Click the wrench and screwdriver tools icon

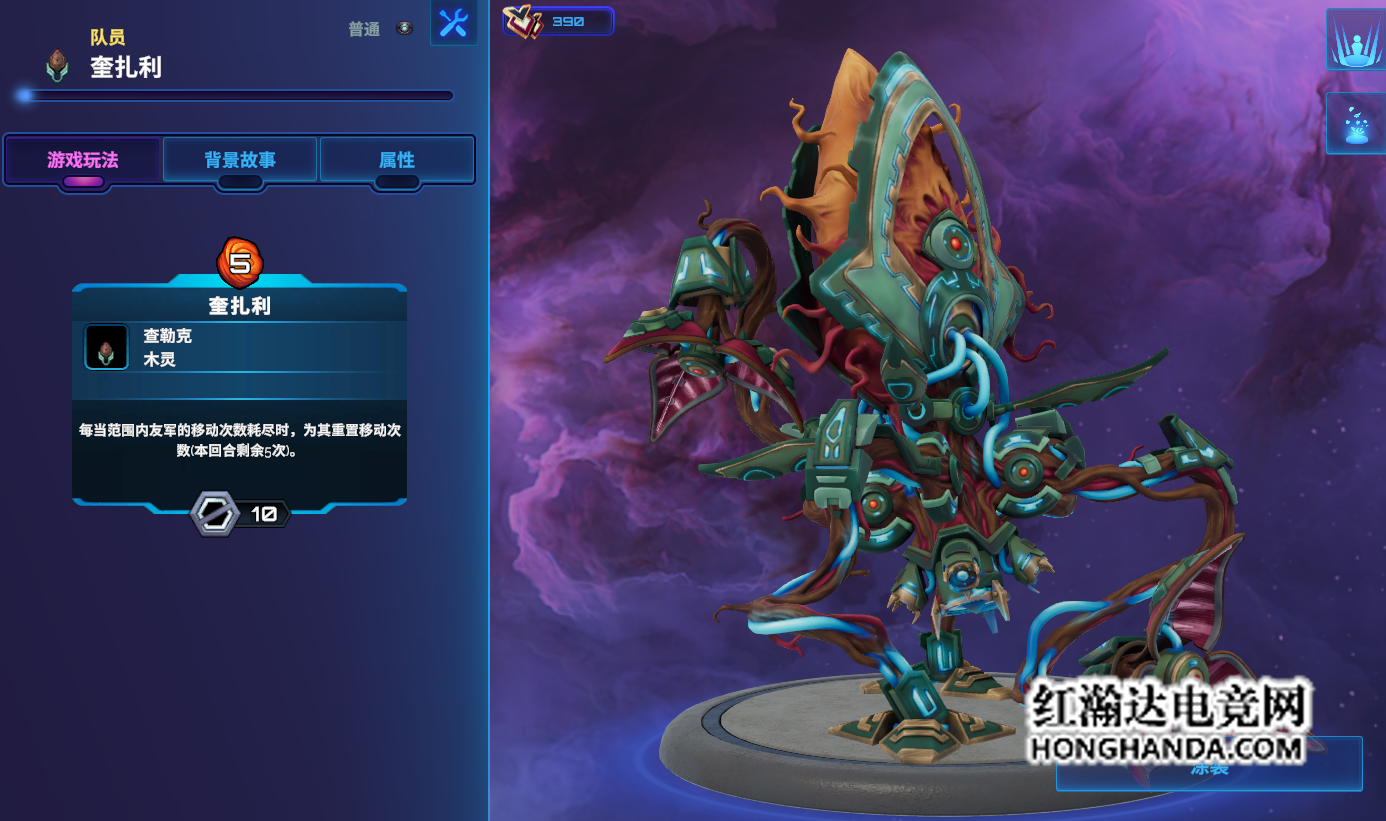[x=453, y=23]
